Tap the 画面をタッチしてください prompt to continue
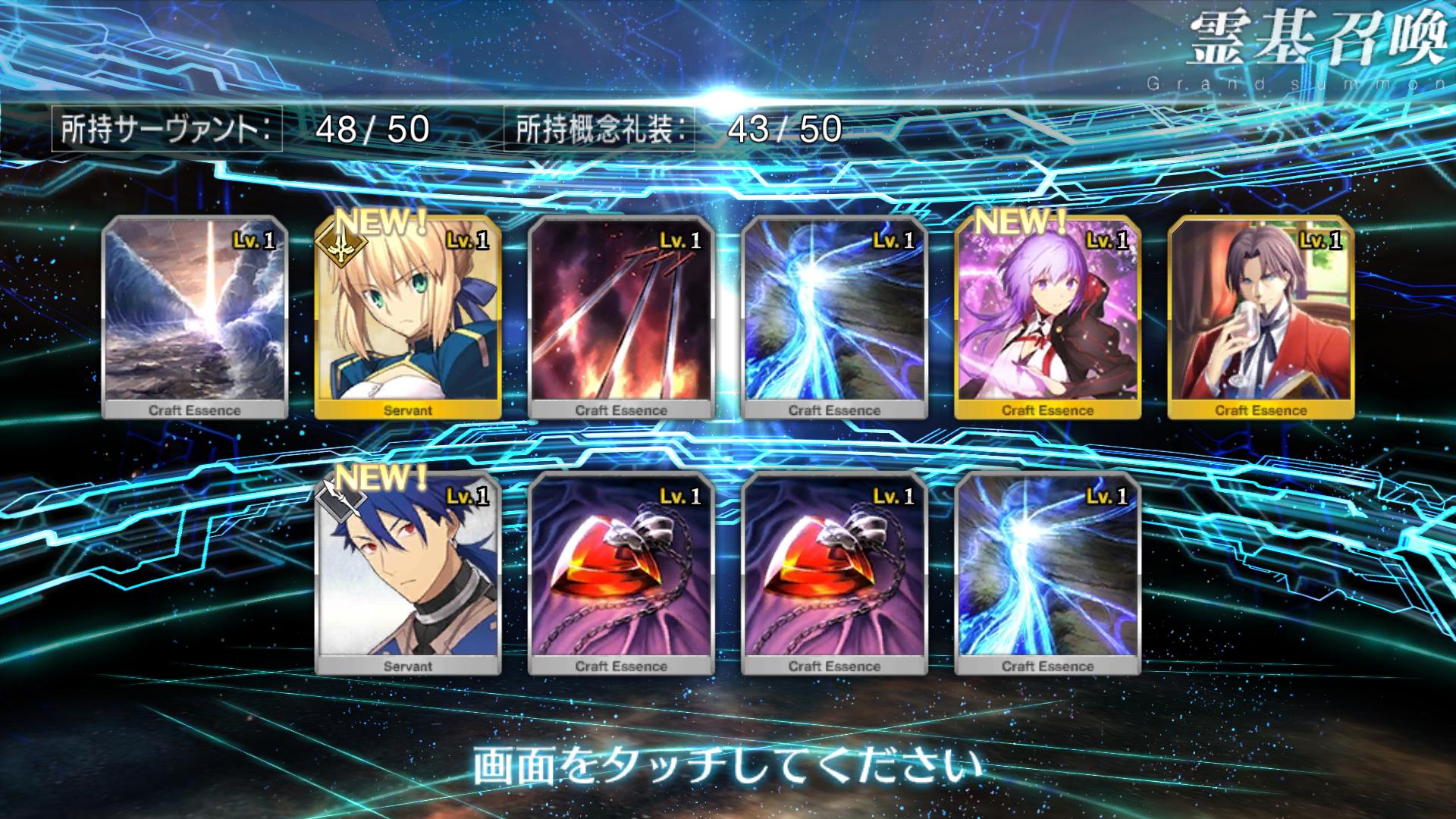Viewport: 1456px width, 819px height. 726,766
